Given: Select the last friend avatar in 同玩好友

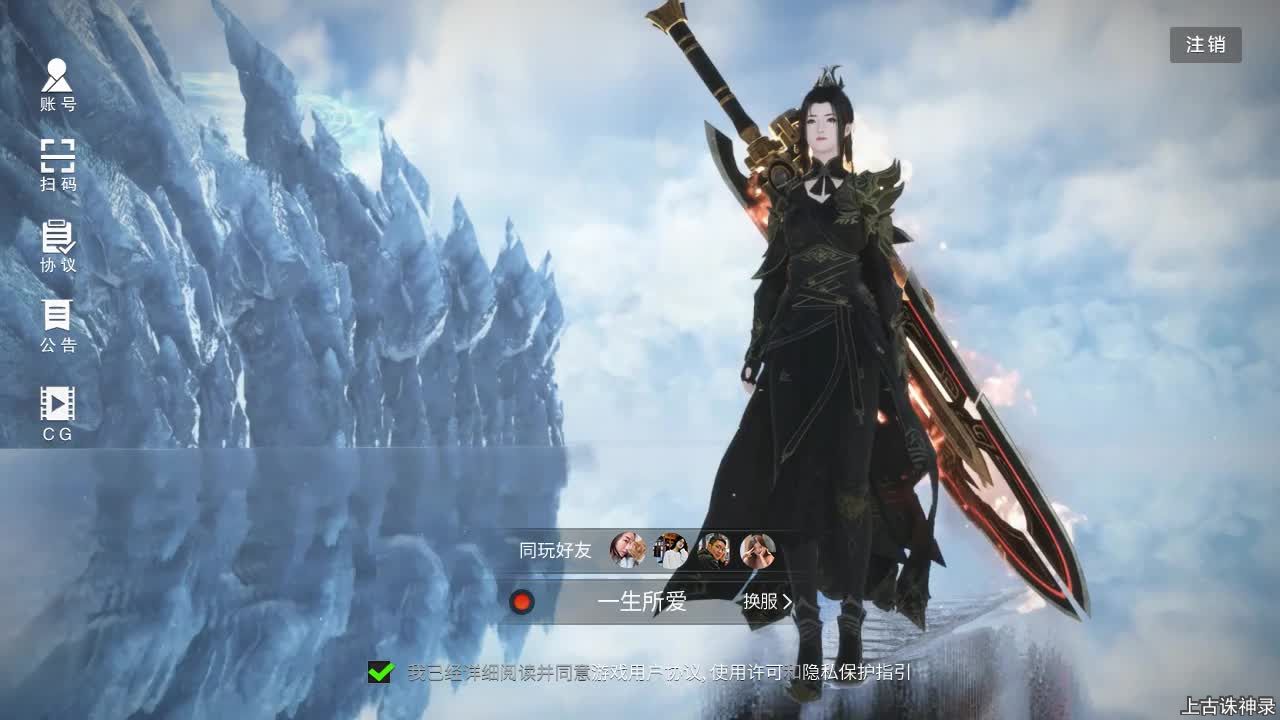Looking at the screenshot, I should point(757,551).
